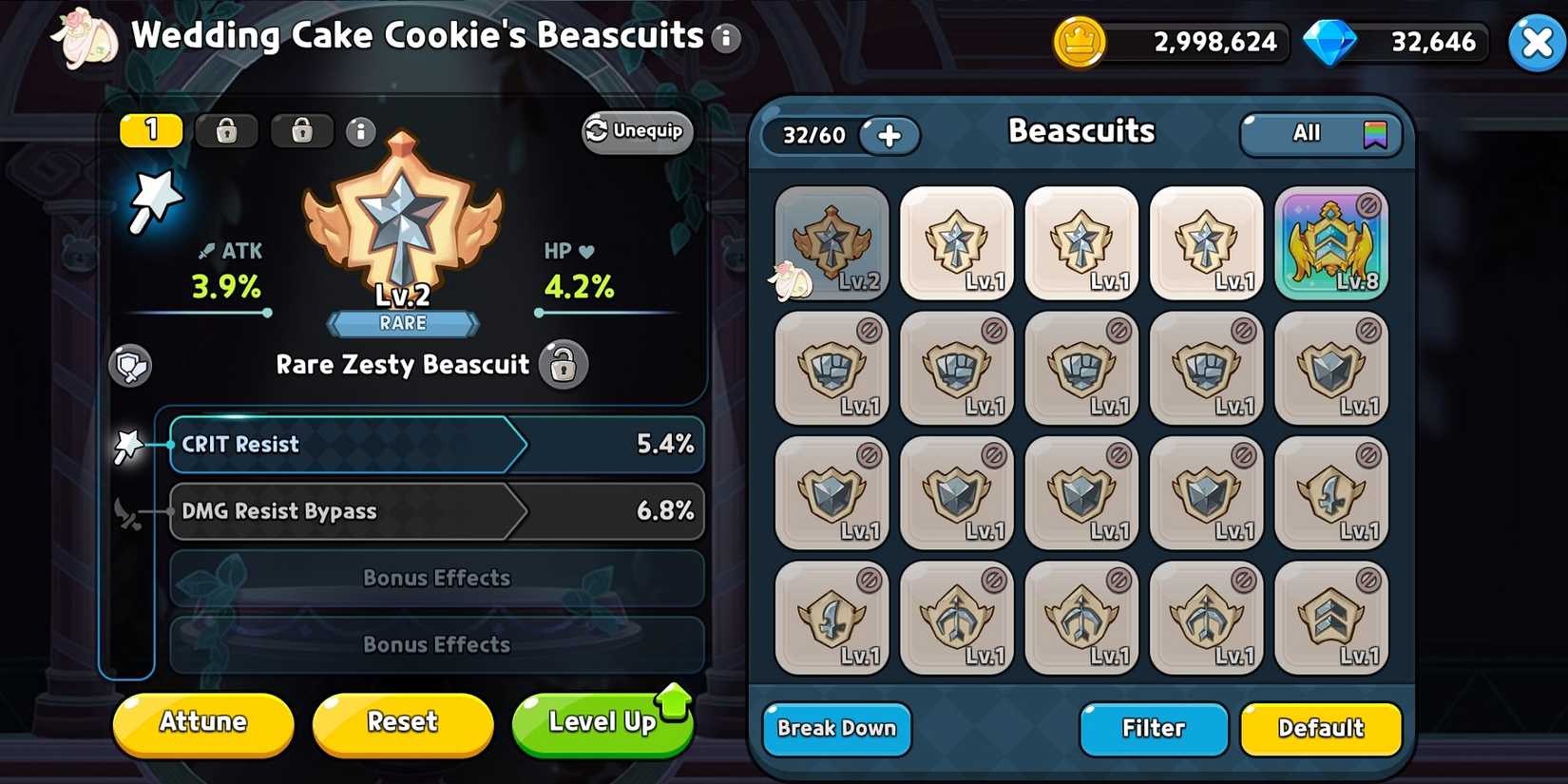Image resolution: width=1568 pixels, height=784 pixels.
Task: Lock the Rare Zesty Beascuit
Action: pyautogui.click(x=563, y=365)
